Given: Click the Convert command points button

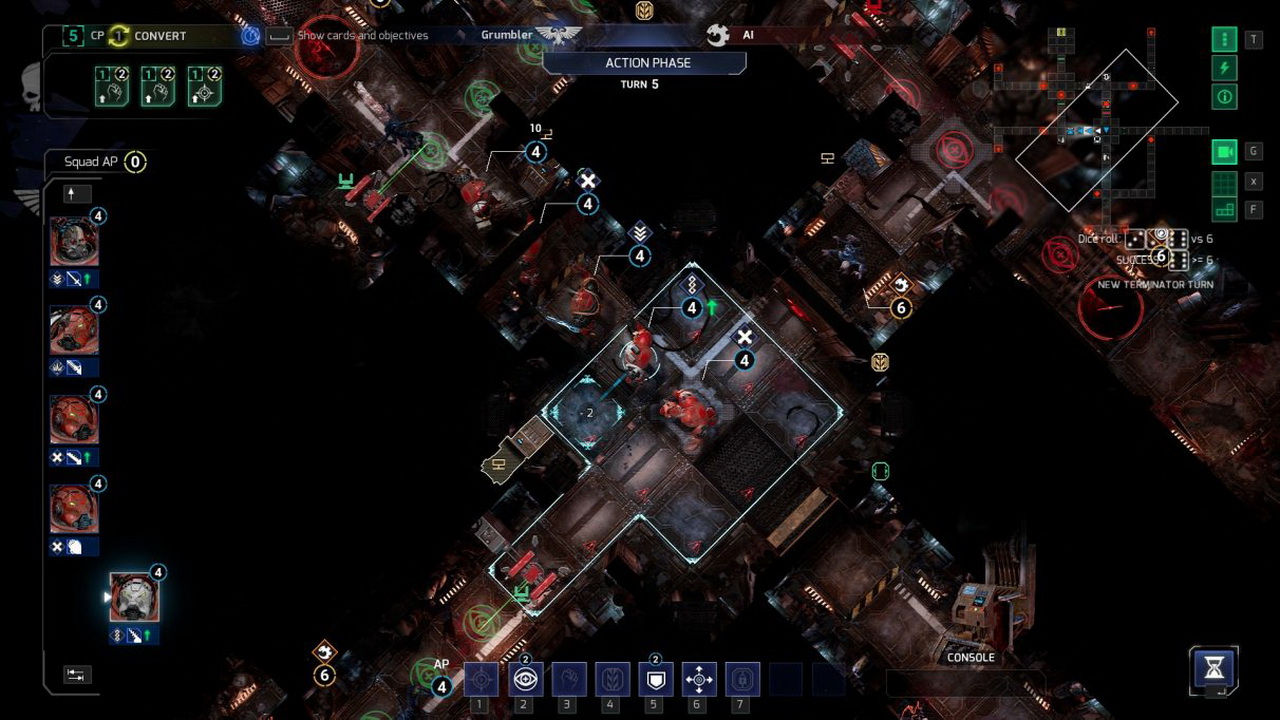Looking at the screenshot, I should 147,36.
